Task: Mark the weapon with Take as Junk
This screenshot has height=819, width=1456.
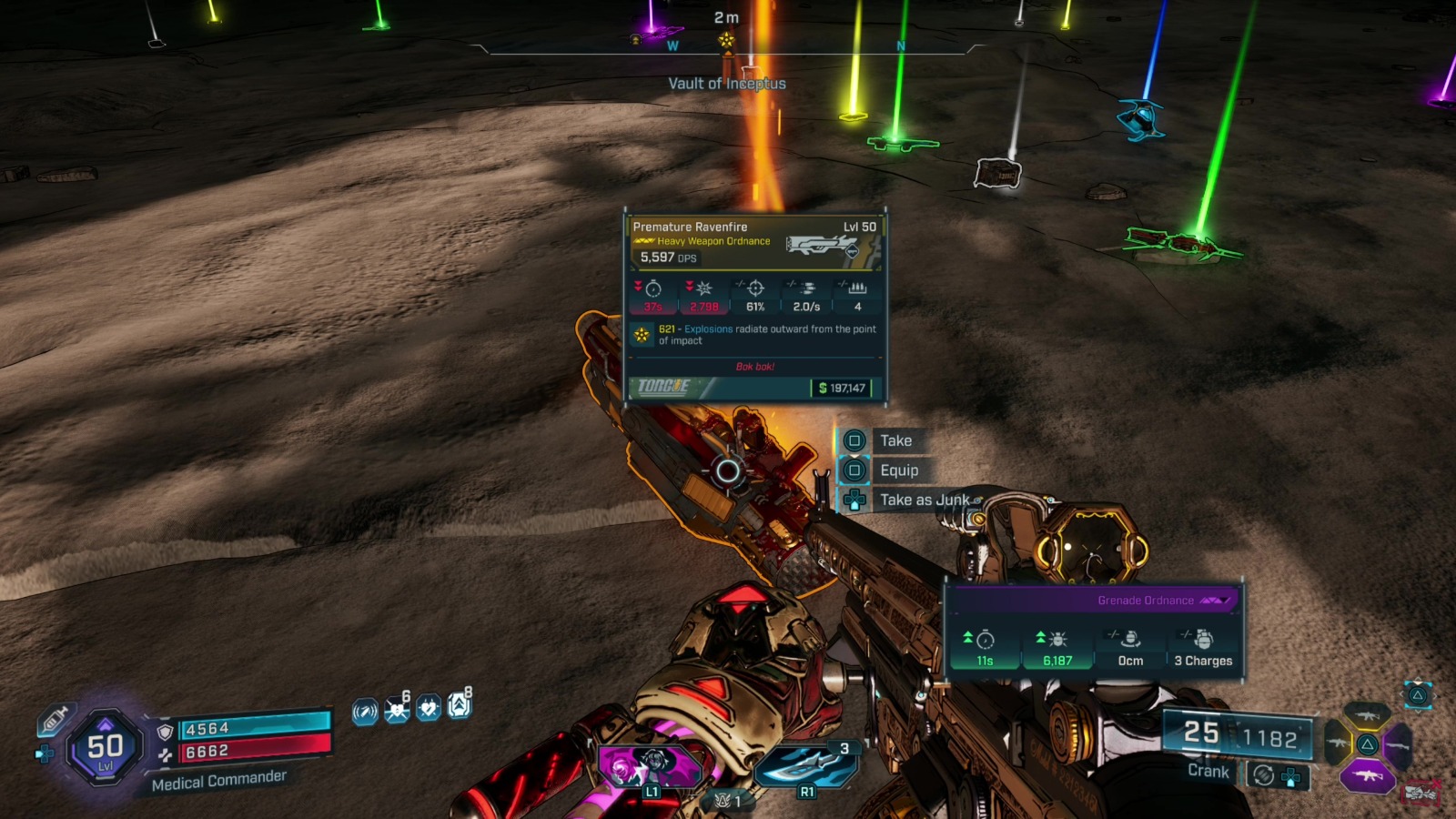Action: [924, 500]
